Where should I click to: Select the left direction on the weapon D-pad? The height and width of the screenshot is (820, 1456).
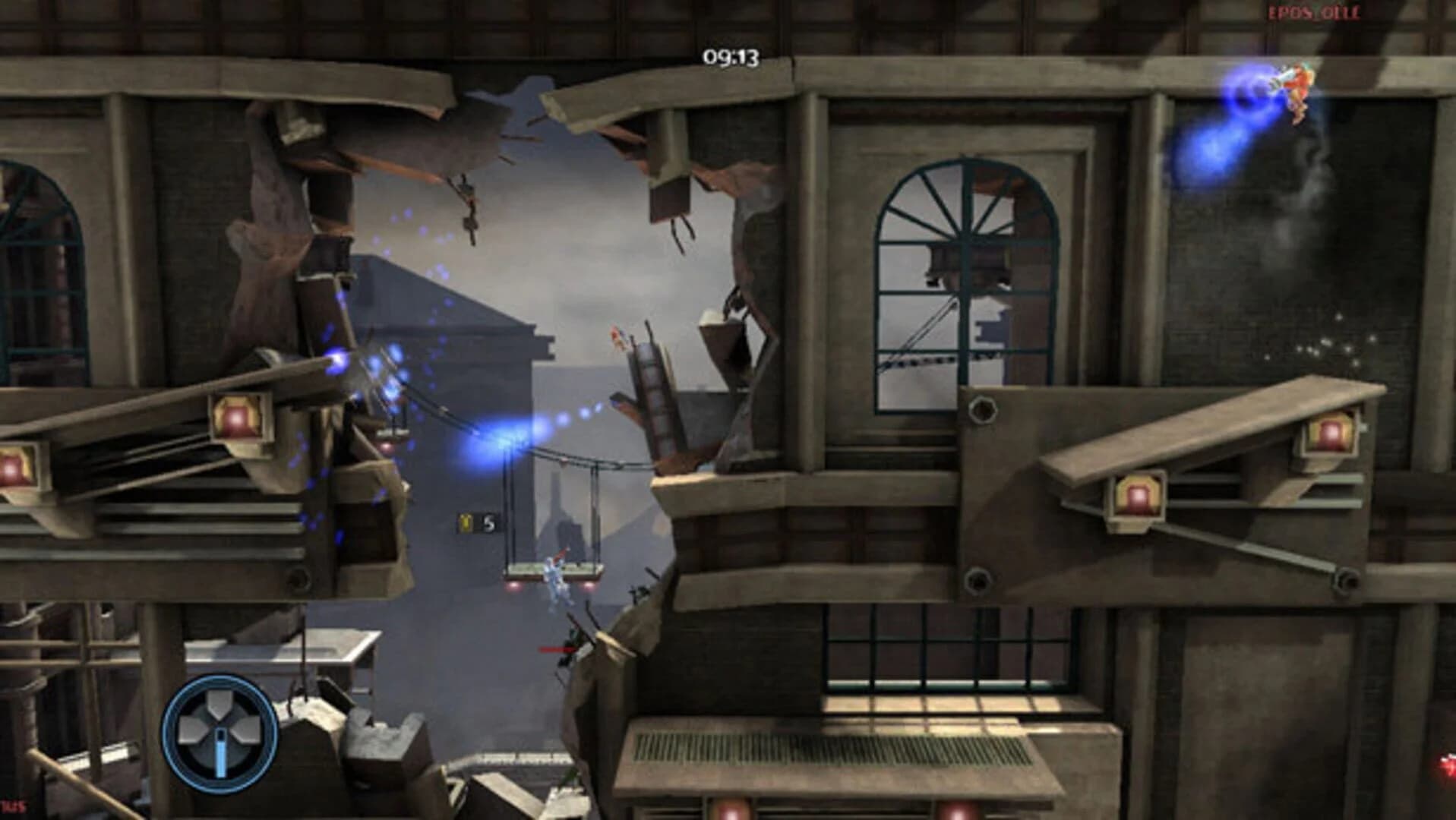[190, 729]
